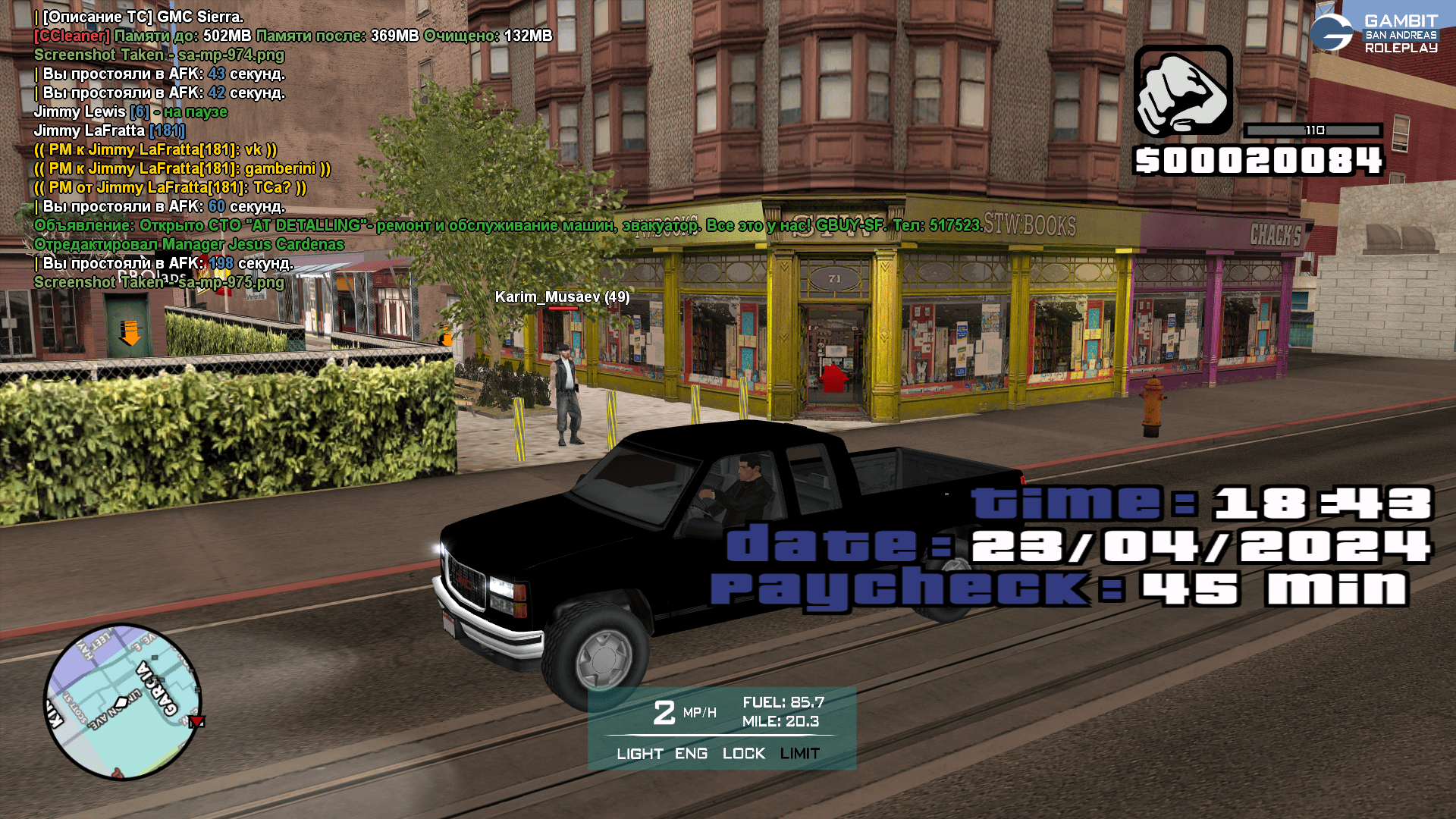
Task: Select the fist weapon icon
Action: (1183, 91)
